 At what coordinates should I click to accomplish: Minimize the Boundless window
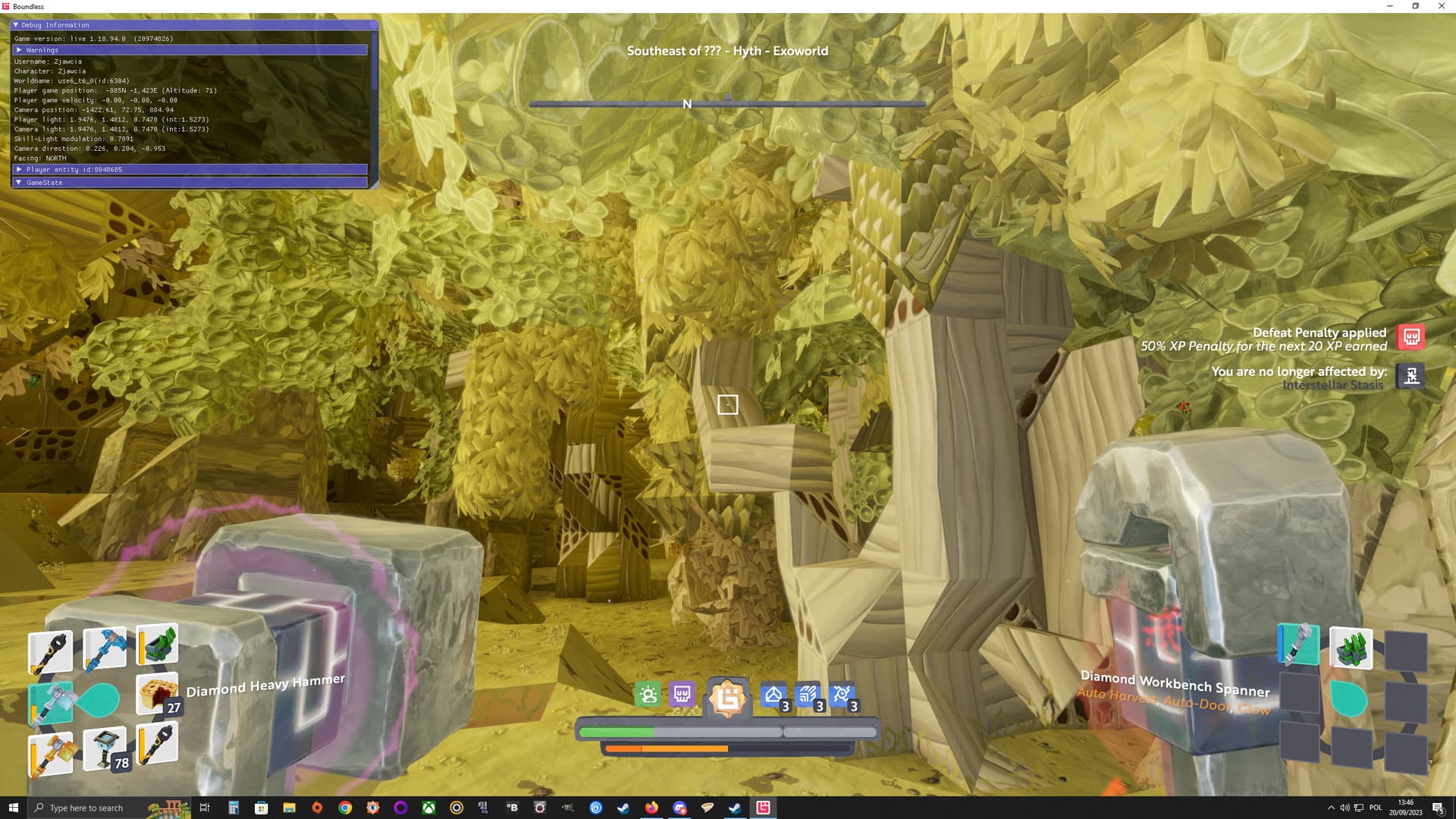pyautogui.click(x=1390, y=6)
